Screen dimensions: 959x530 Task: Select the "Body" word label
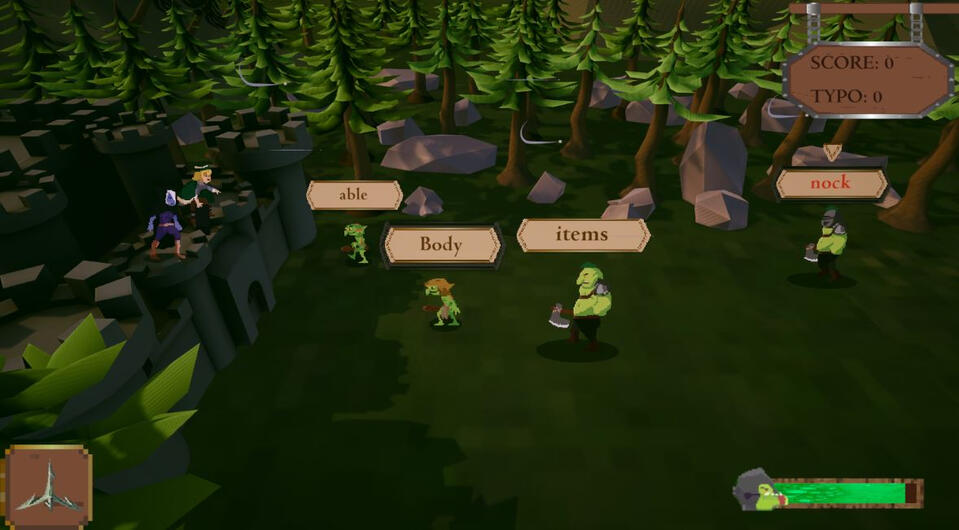click(x=441, y=245)
